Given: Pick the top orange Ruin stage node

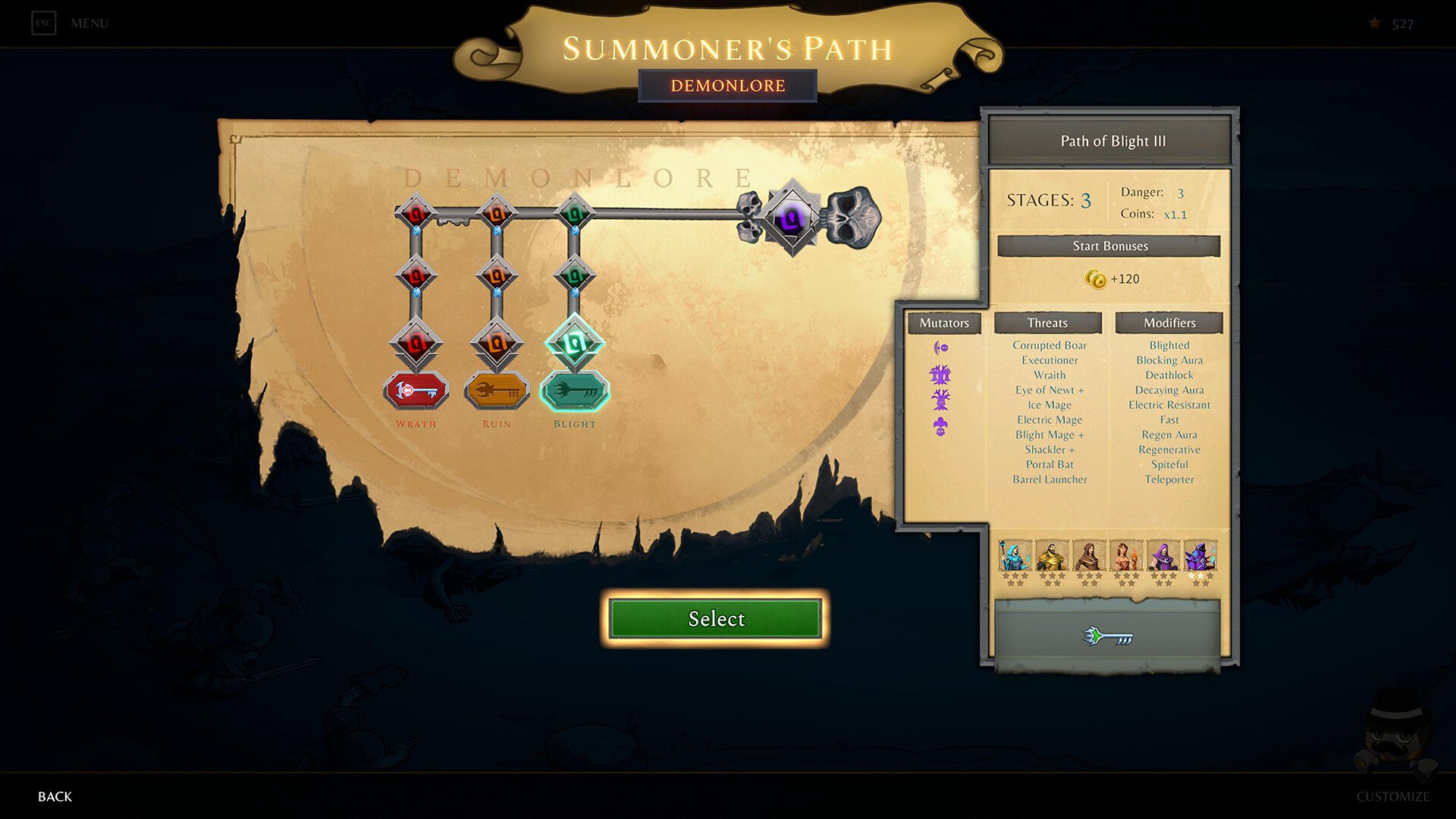Looking at the screenshot, I should [497, 213].
